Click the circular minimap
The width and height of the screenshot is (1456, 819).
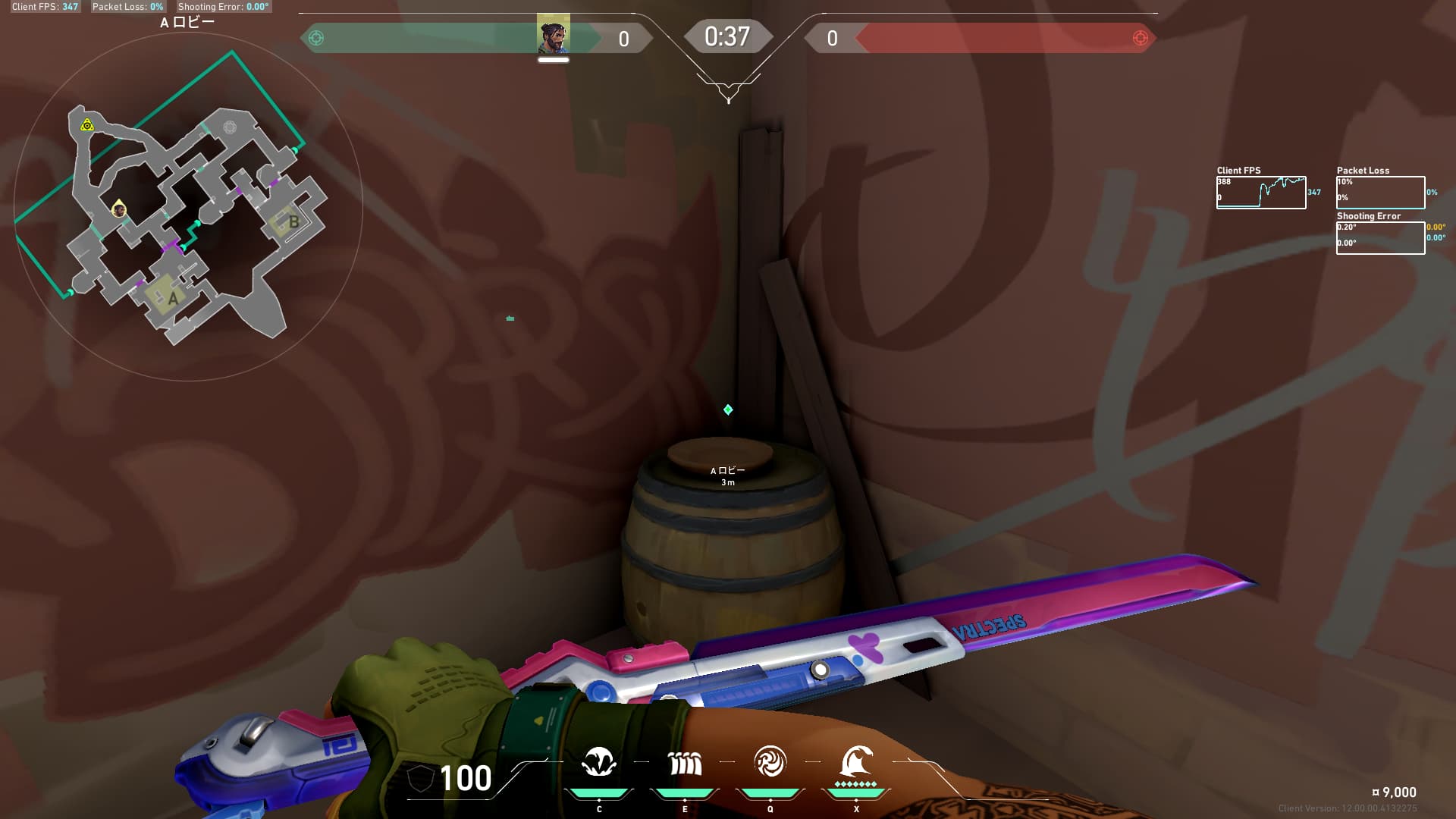click(188, 206)
